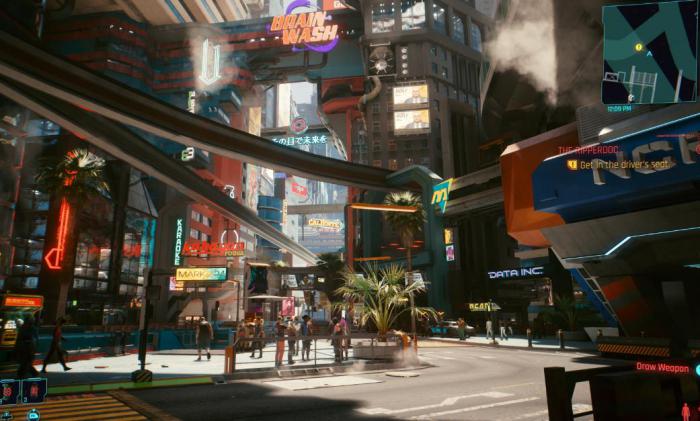Open the minimap
Viewport: 700px width, 421px height.
tap(649, 52)
